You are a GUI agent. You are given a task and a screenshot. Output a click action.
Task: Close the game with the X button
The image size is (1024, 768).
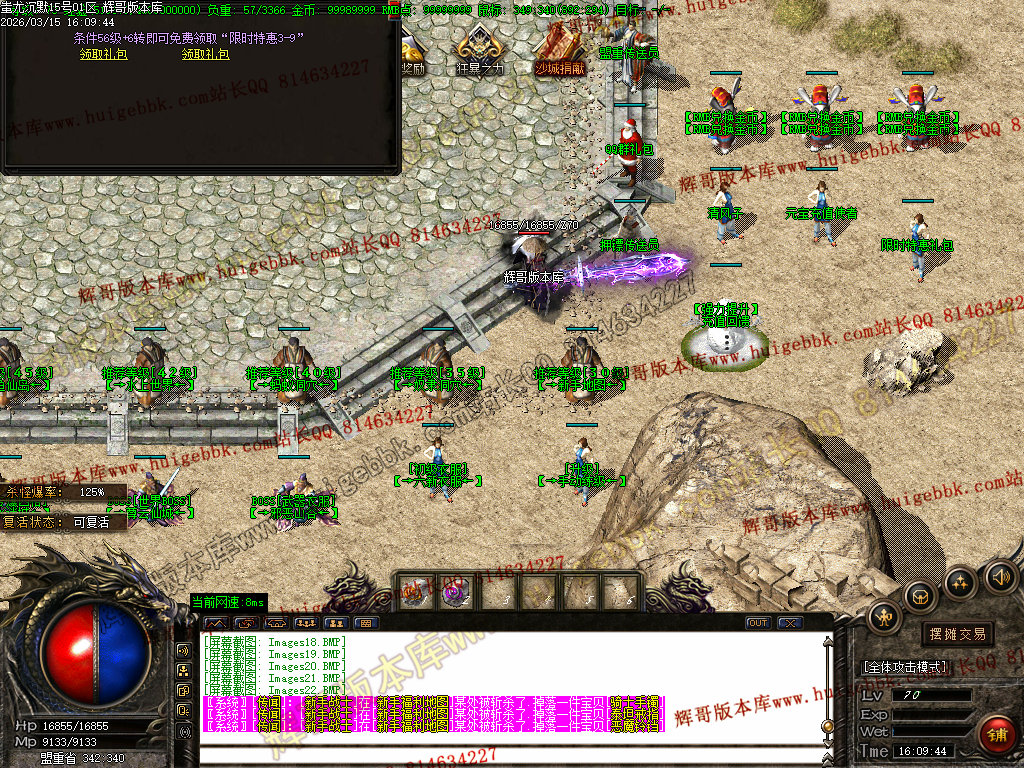[x=790, y=623]
